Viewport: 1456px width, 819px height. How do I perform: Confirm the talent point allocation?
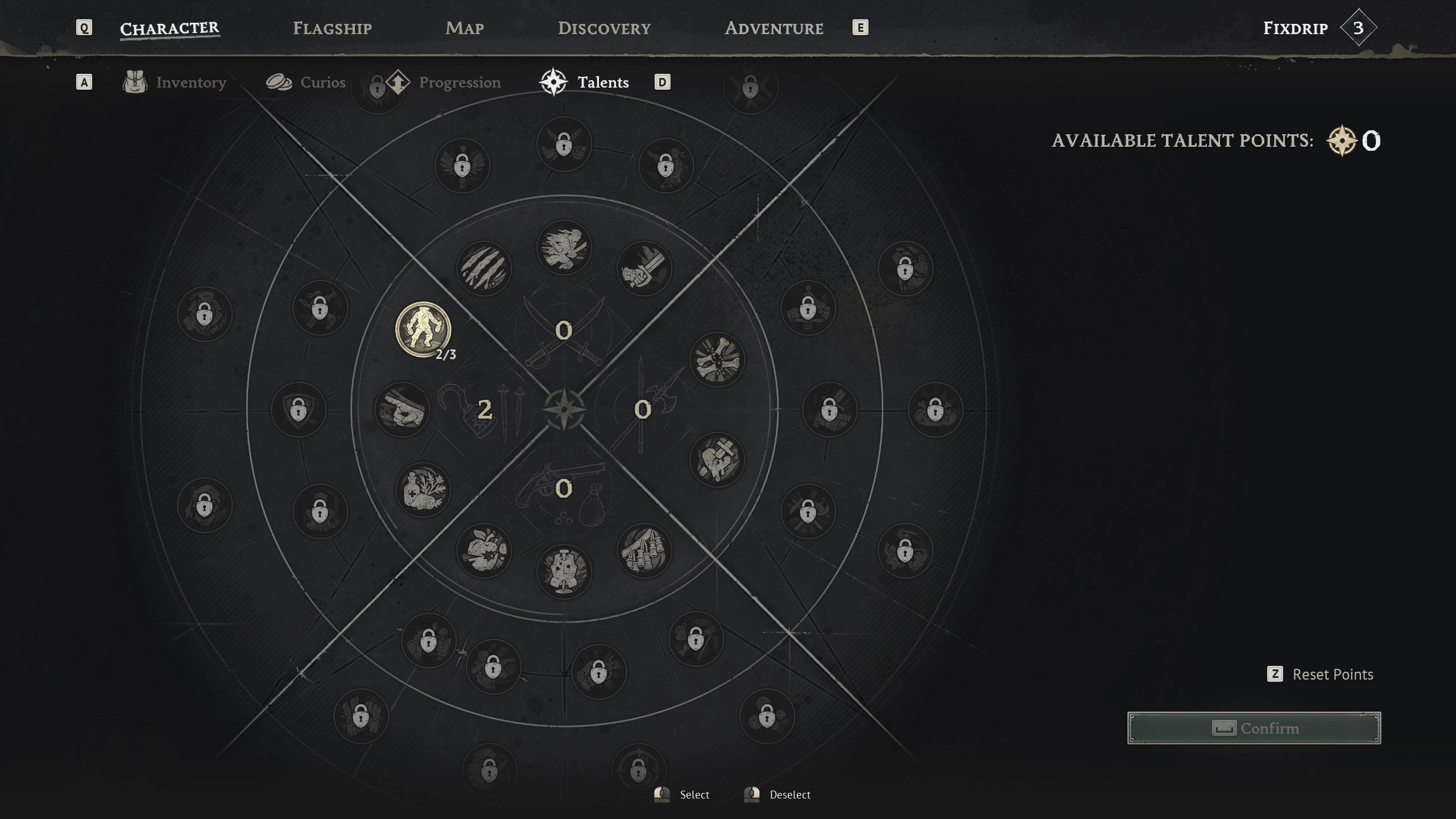pyautogui.click(x=1254, y=728)
